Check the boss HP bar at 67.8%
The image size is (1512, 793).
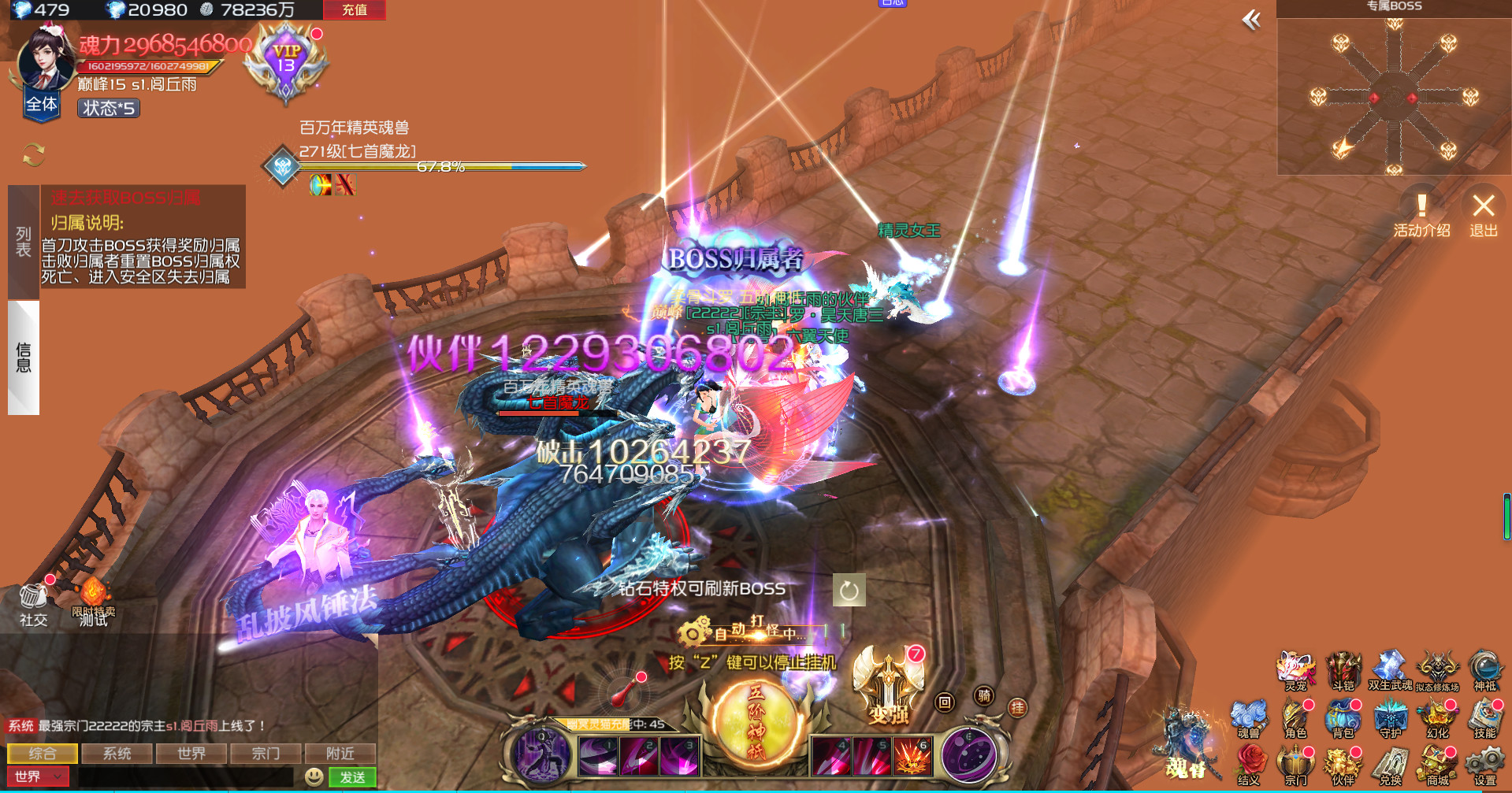tap(441, 166)
